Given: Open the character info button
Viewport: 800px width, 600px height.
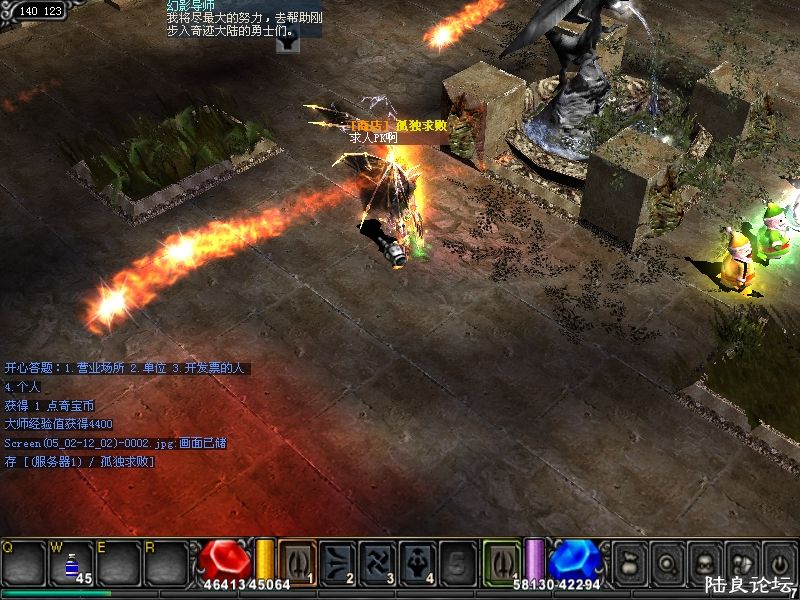Looking at the screenshot, I should point(703,562).
